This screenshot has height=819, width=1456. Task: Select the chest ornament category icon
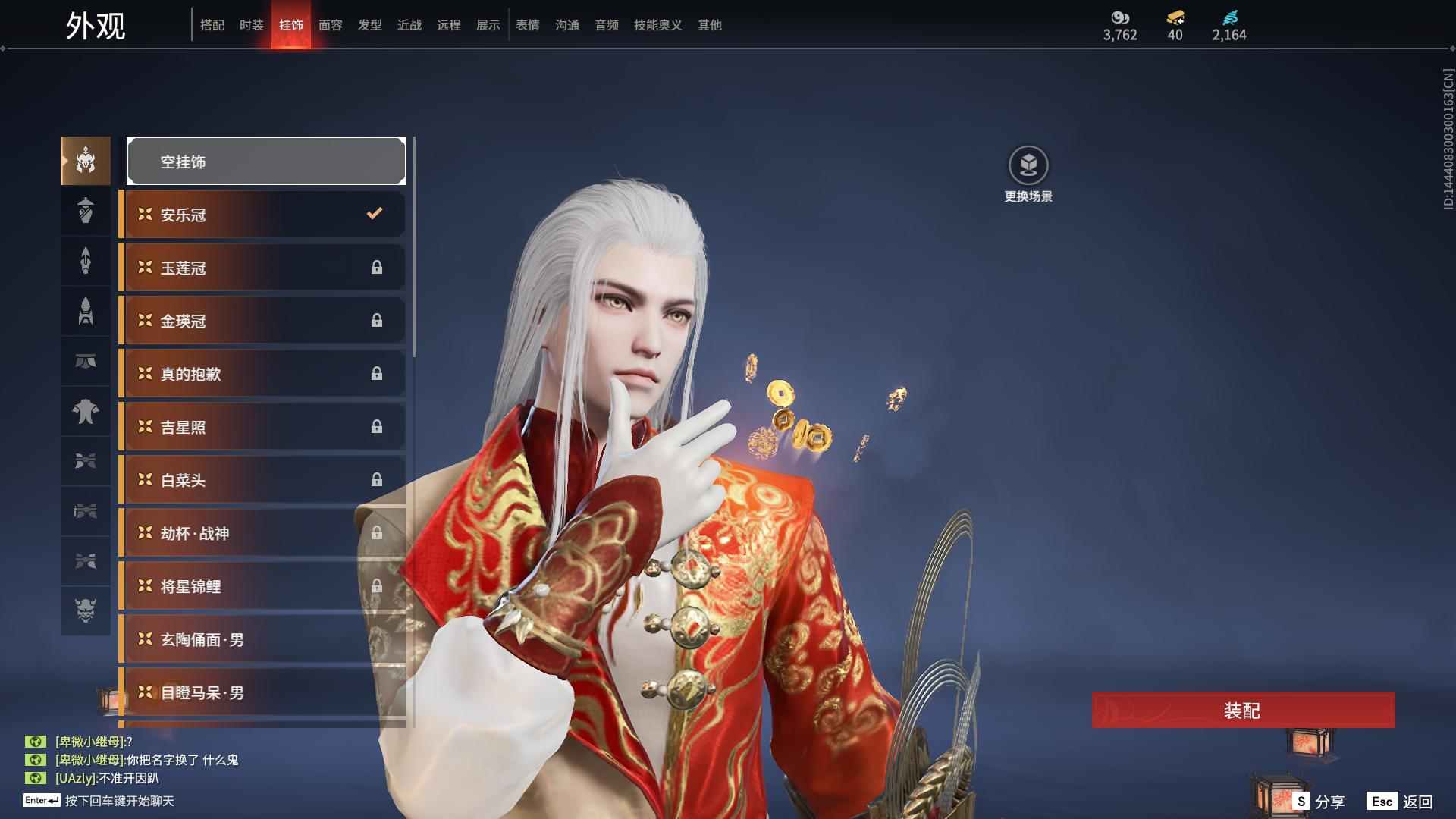click(86, 412)
